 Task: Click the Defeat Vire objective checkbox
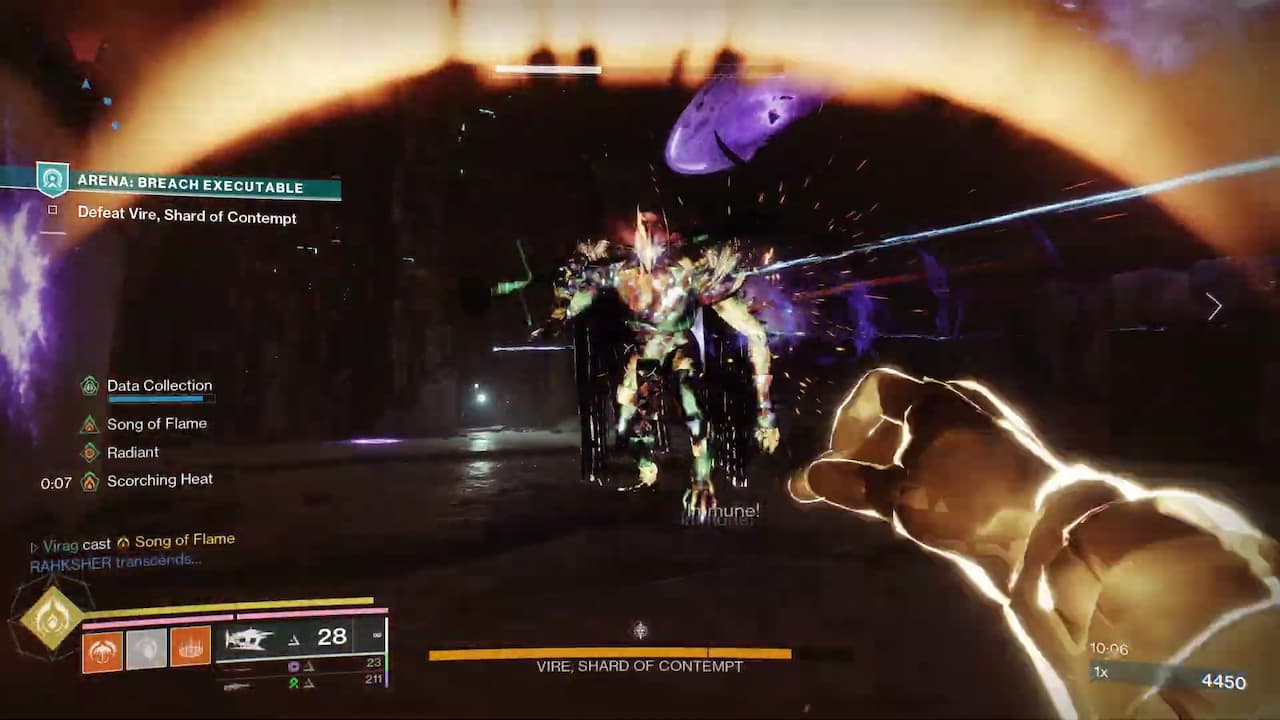pos(53,211)
